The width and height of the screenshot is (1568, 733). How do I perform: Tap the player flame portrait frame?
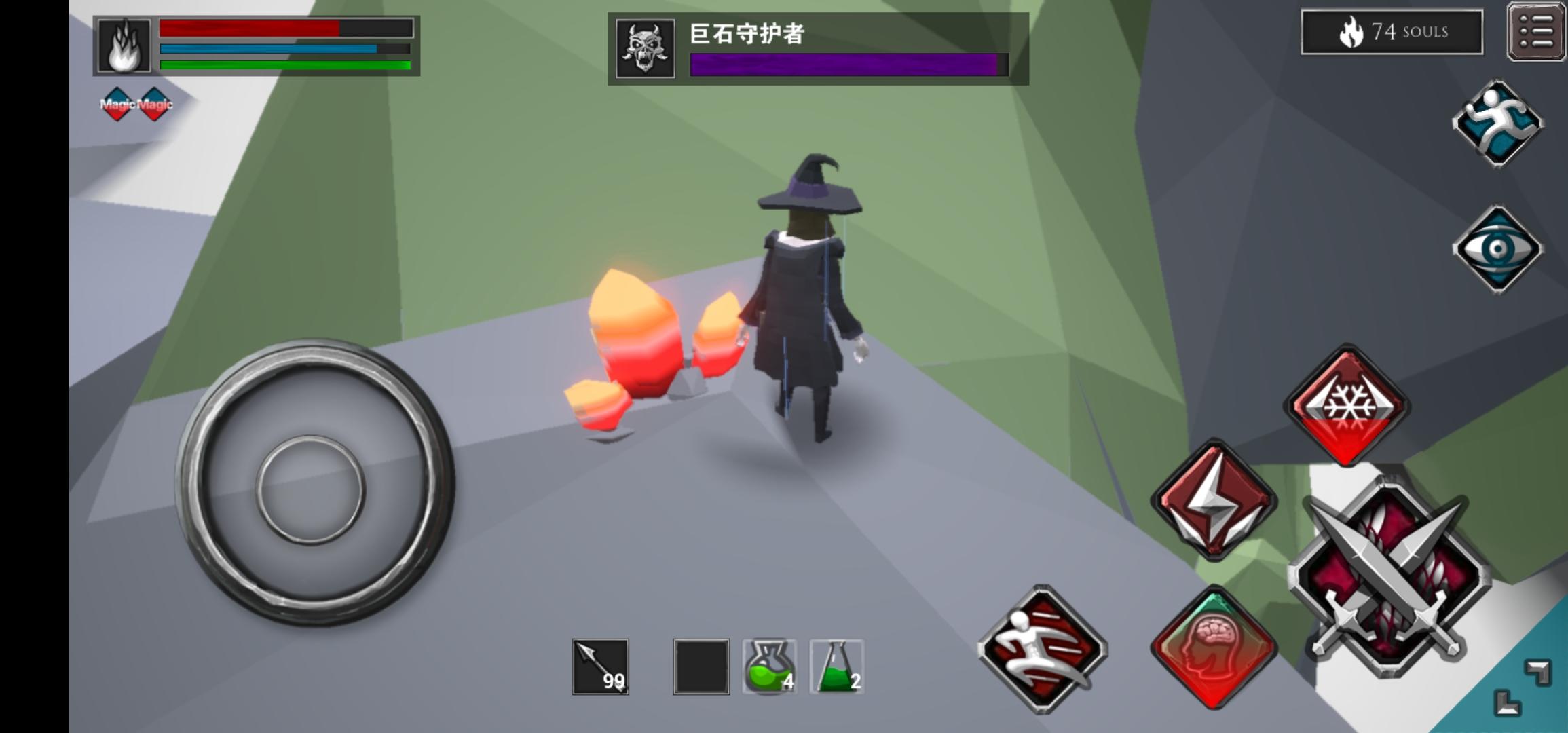click(x=124, y=45)
